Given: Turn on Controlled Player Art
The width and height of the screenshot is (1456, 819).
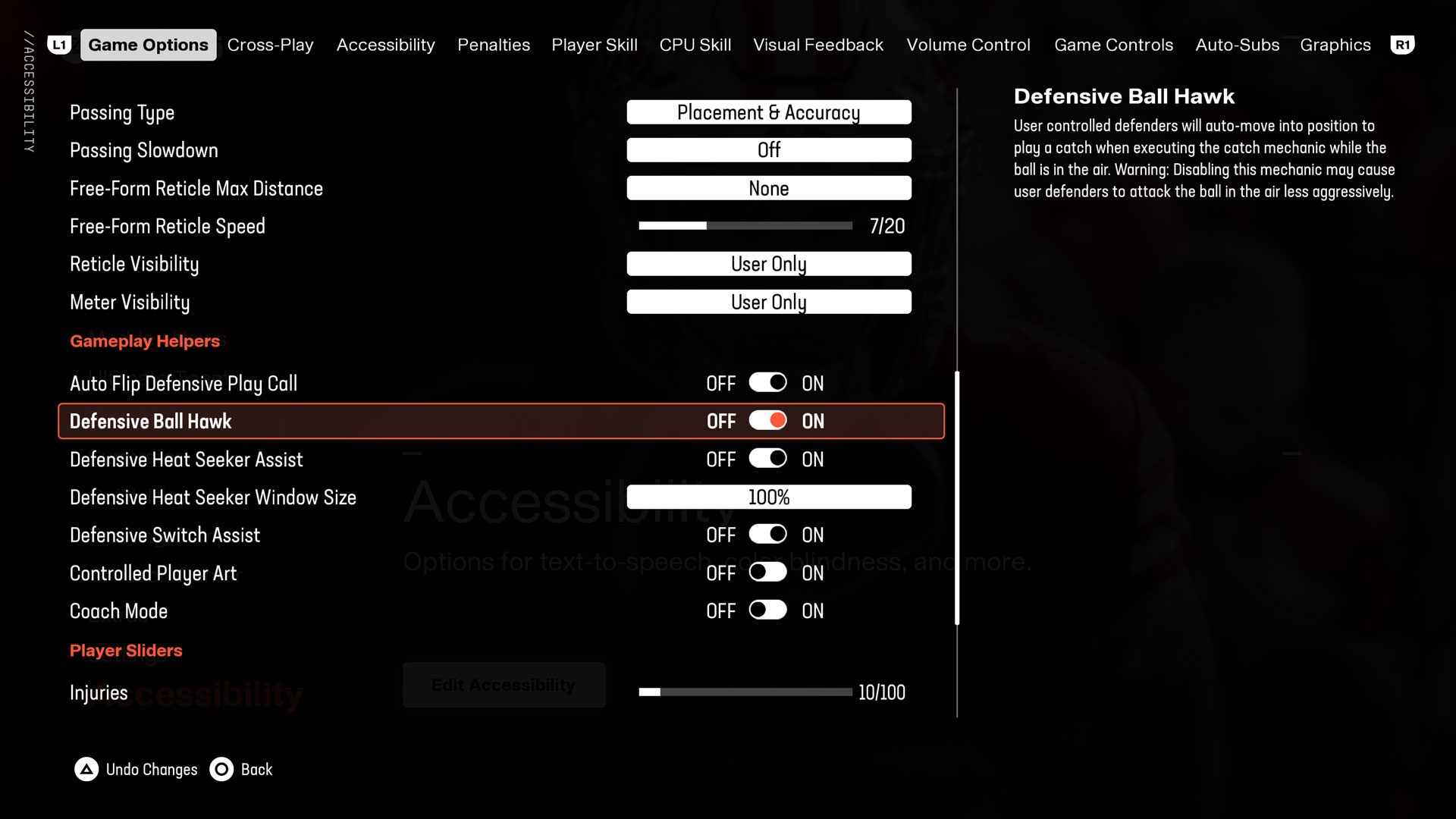Looking at the screenshot, I should (x=767, y=573).
